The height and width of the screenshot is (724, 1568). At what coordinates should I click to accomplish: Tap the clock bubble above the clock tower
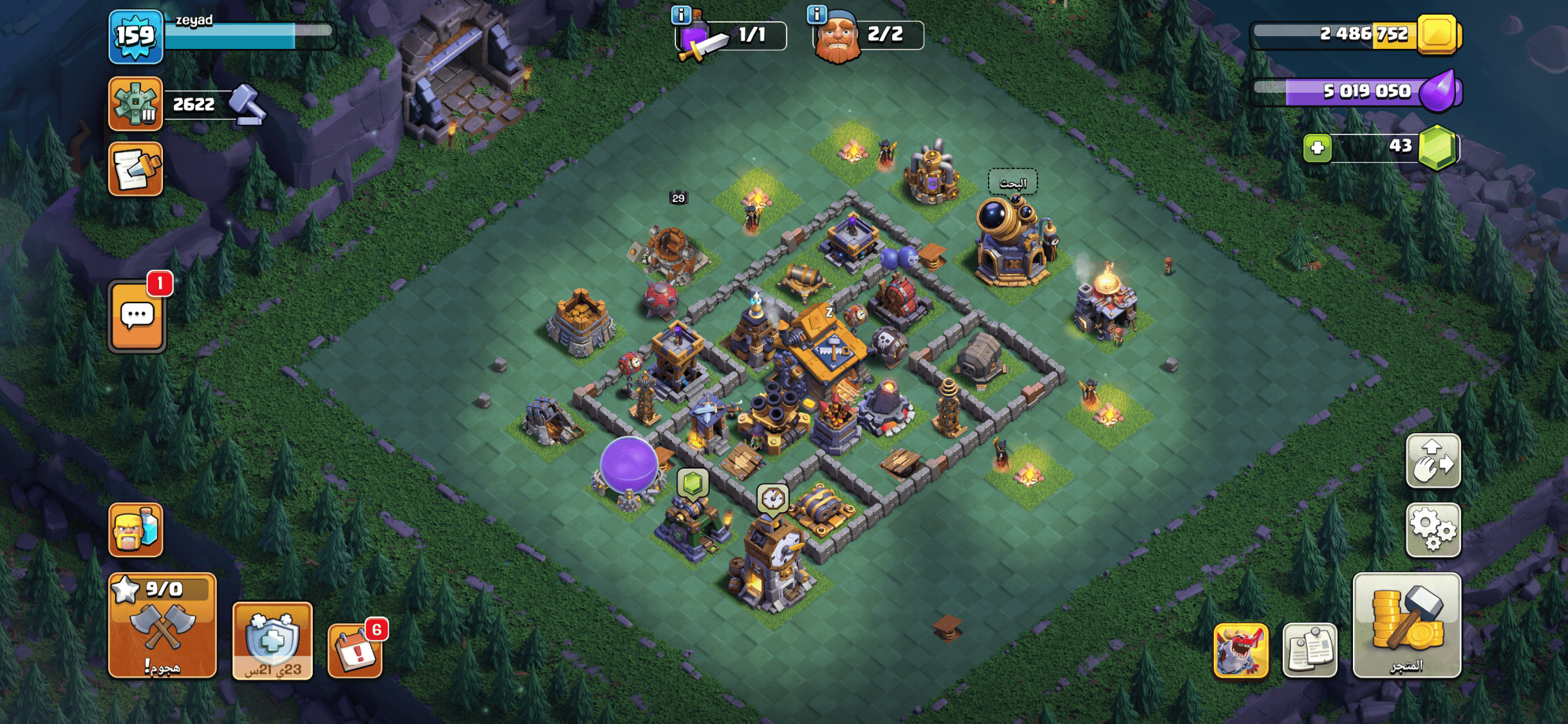772,498
